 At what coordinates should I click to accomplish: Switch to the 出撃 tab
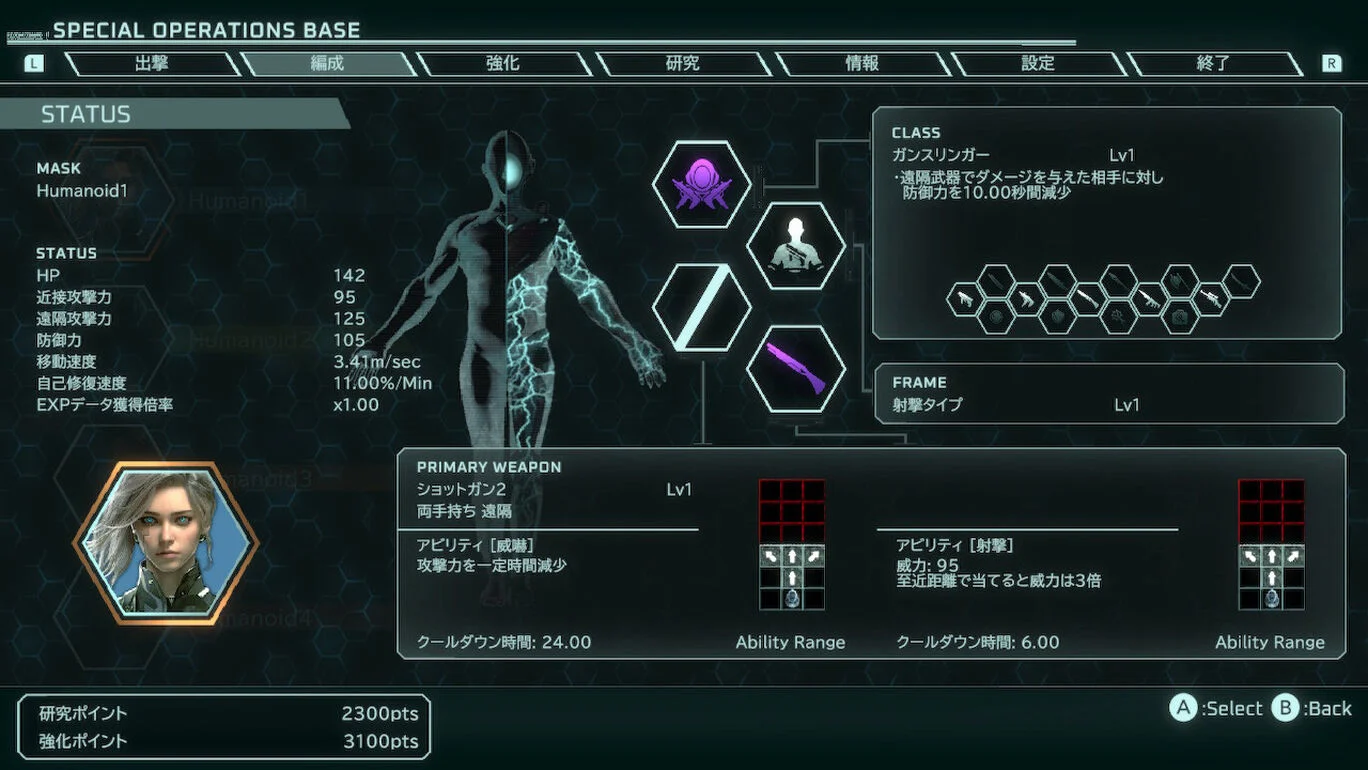(152, 63)
